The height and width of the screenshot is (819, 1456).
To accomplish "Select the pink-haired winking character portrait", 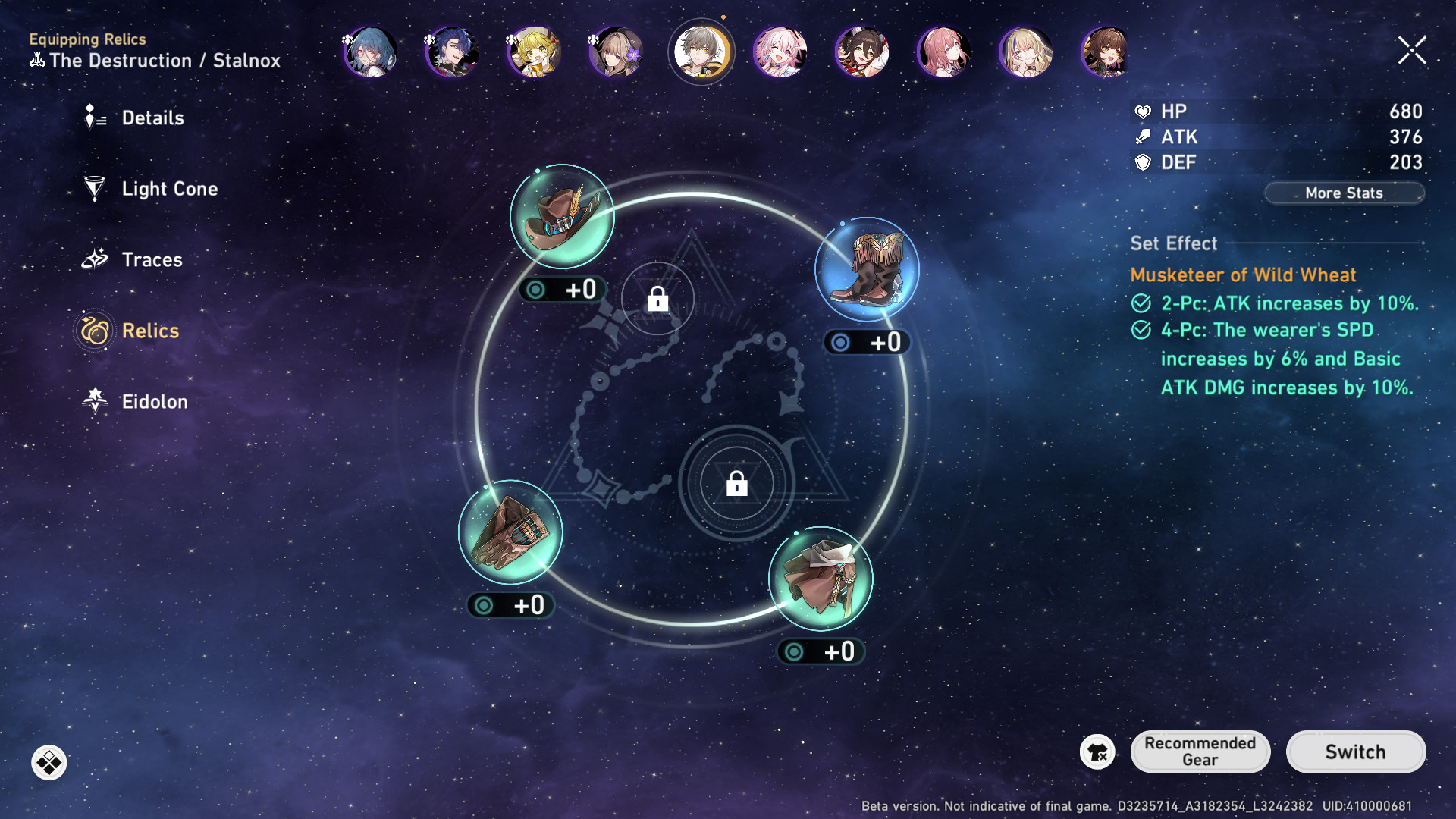I will coord(780,52).
